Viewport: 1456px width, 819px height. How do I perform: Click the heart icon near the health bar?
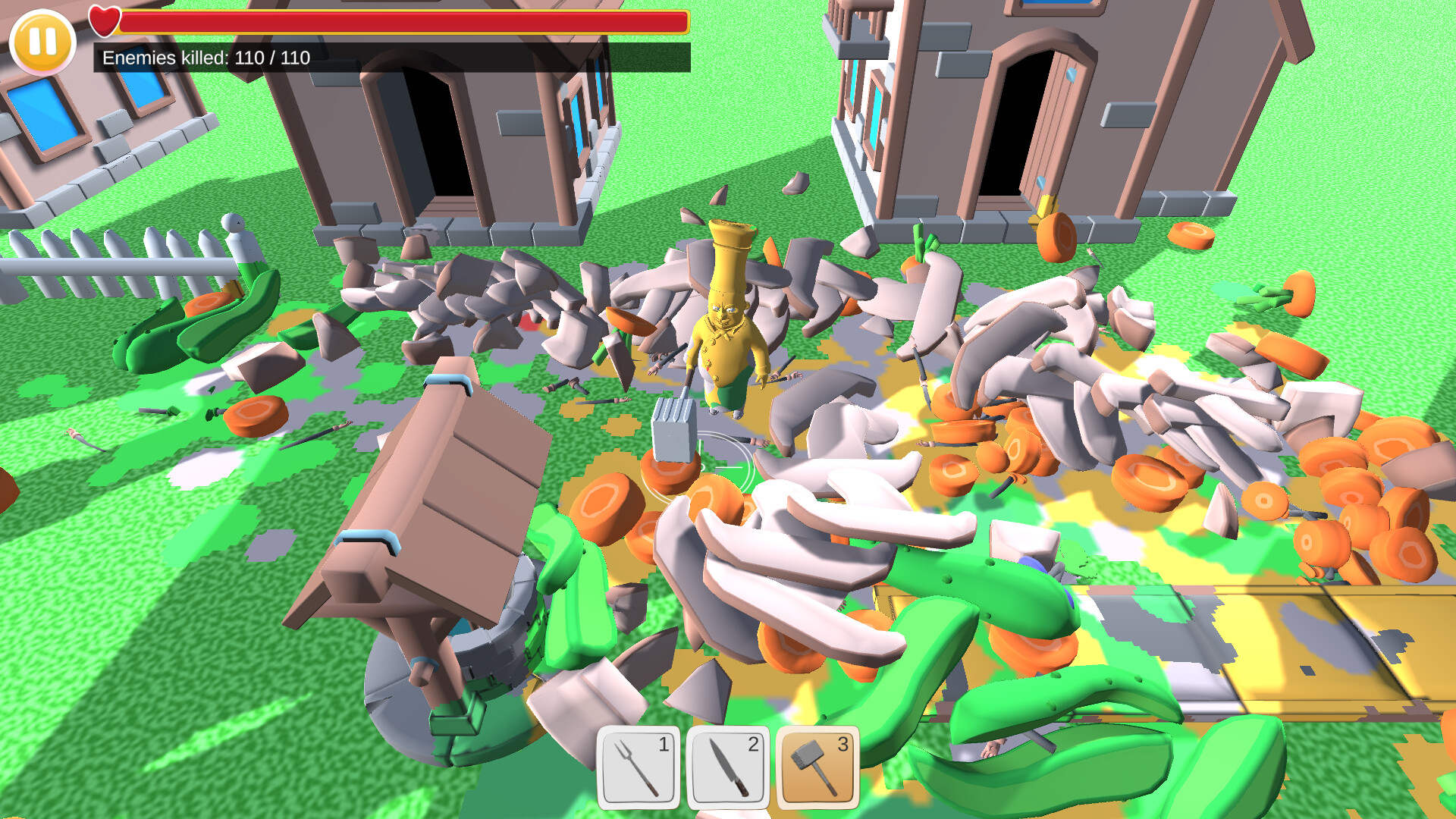[x=104, y=20]
